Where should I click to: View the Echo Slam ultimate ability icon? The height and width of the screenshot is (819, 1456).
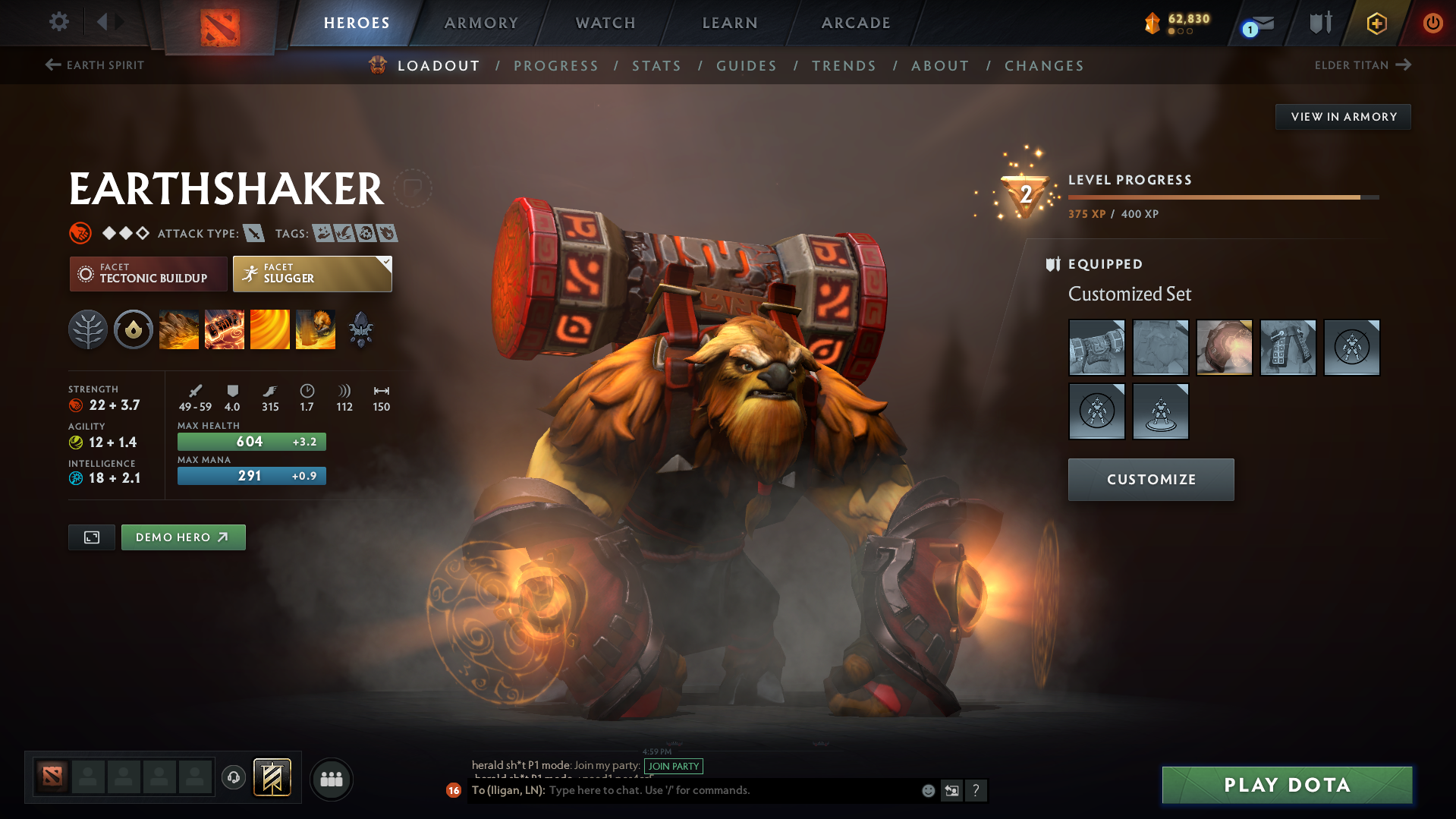click(x=316, y=329)
